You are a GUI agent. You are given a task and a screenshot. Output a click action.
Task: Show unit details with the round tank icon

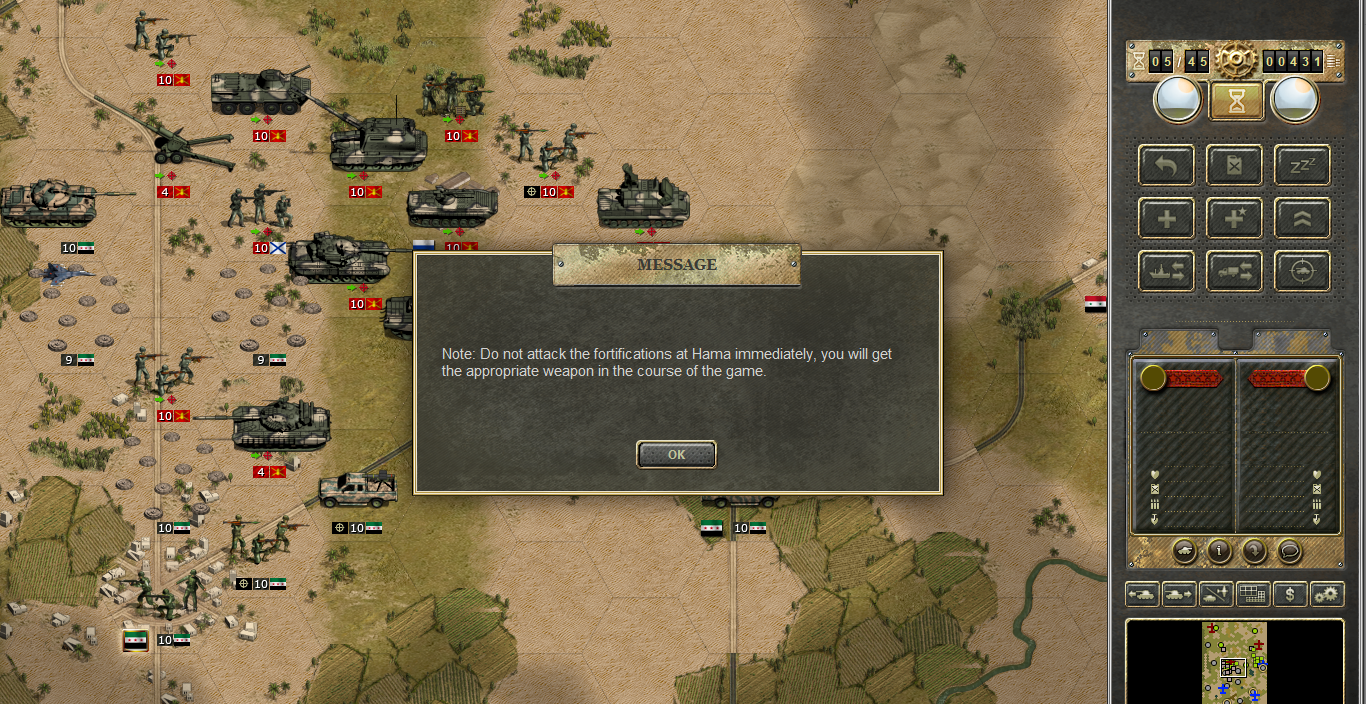pyautogui.click(x=1184, y=550)
